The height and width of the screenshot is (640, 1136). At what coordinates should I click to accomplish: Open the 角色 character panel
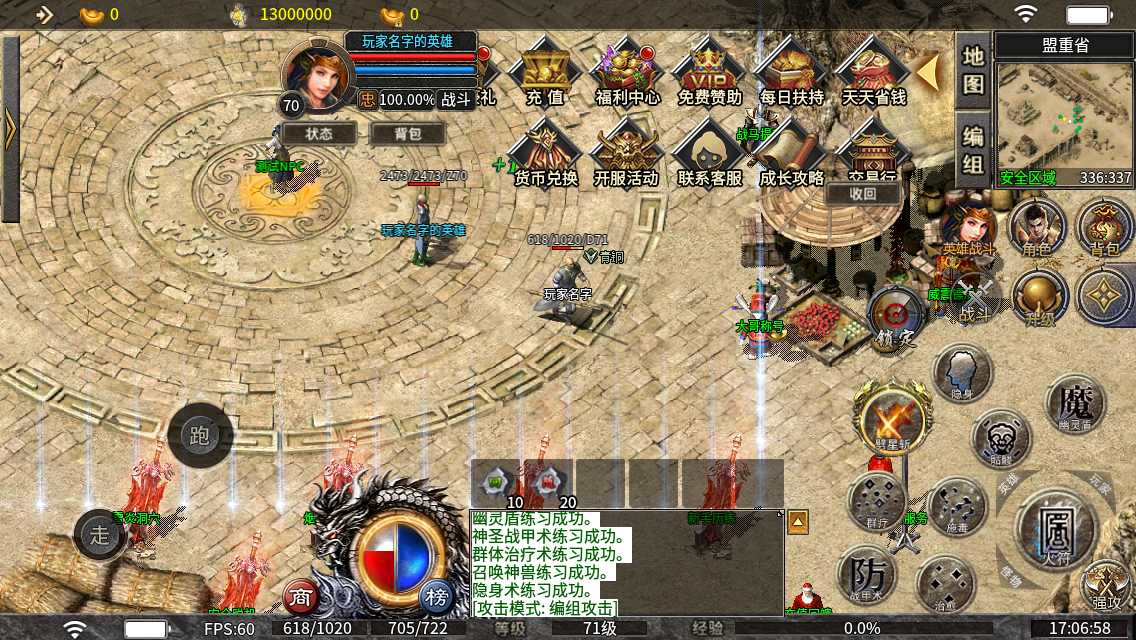click(1037, 228)
